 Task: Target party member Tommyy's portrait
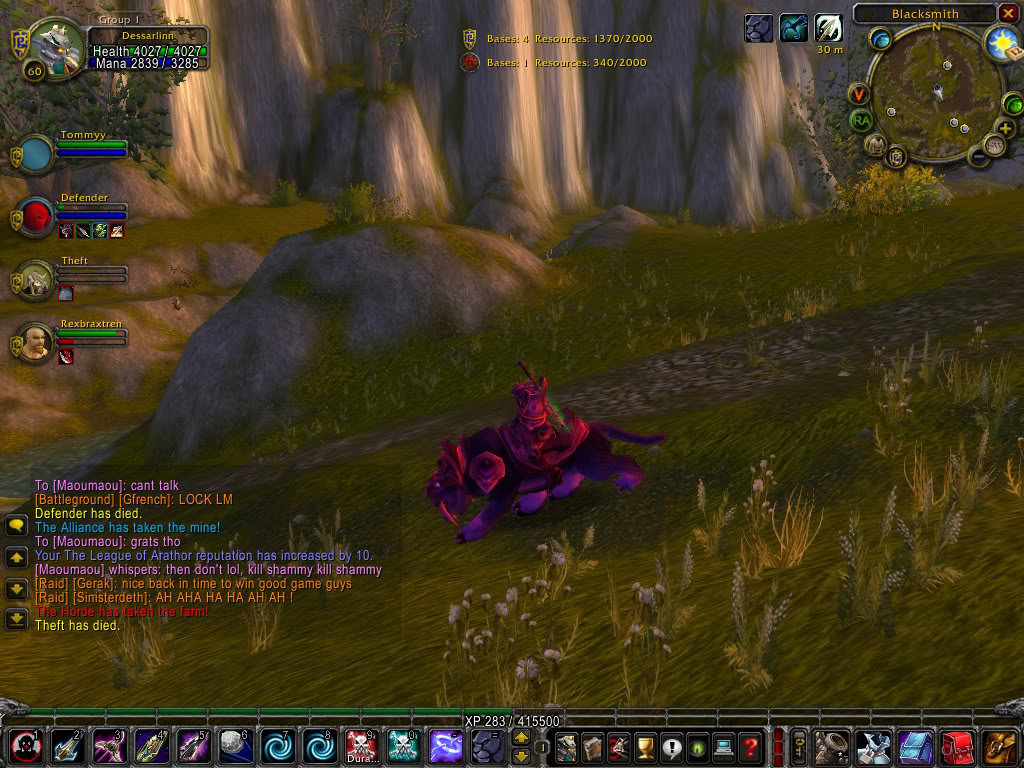tap(37, 154)
